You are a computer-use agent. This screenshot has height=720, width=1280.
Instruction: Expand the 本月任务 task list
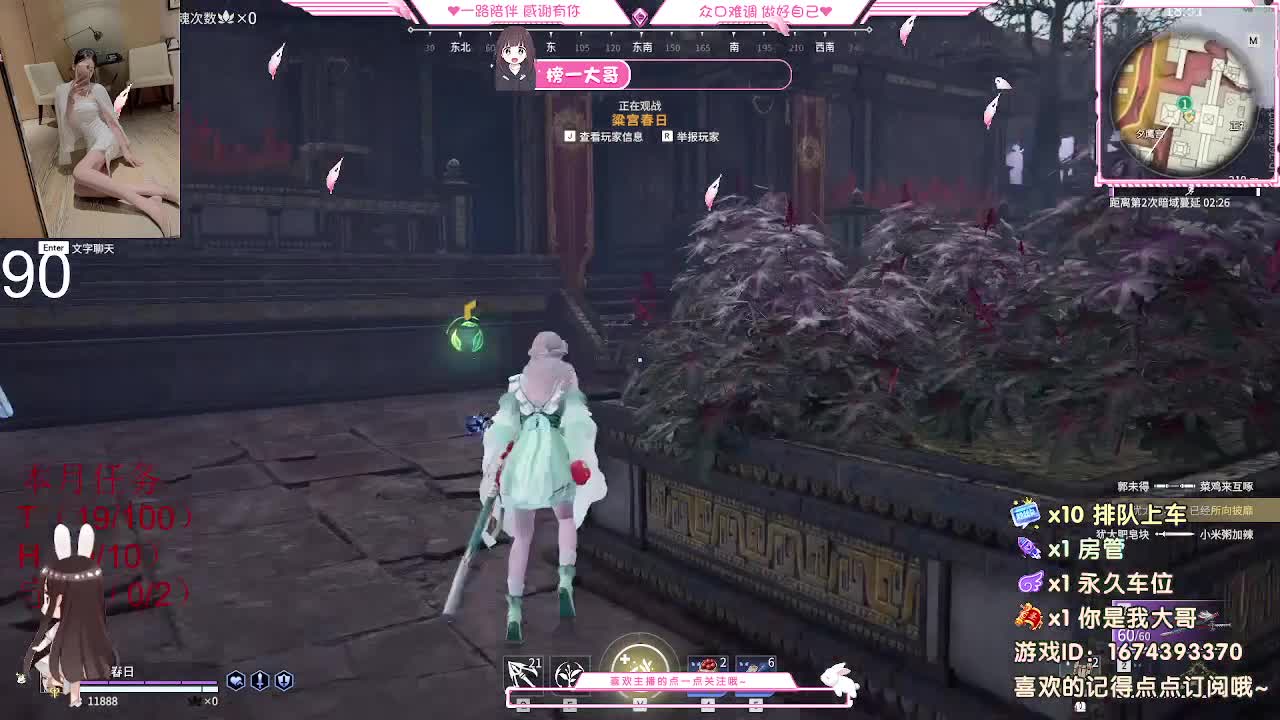coord(90,480)
